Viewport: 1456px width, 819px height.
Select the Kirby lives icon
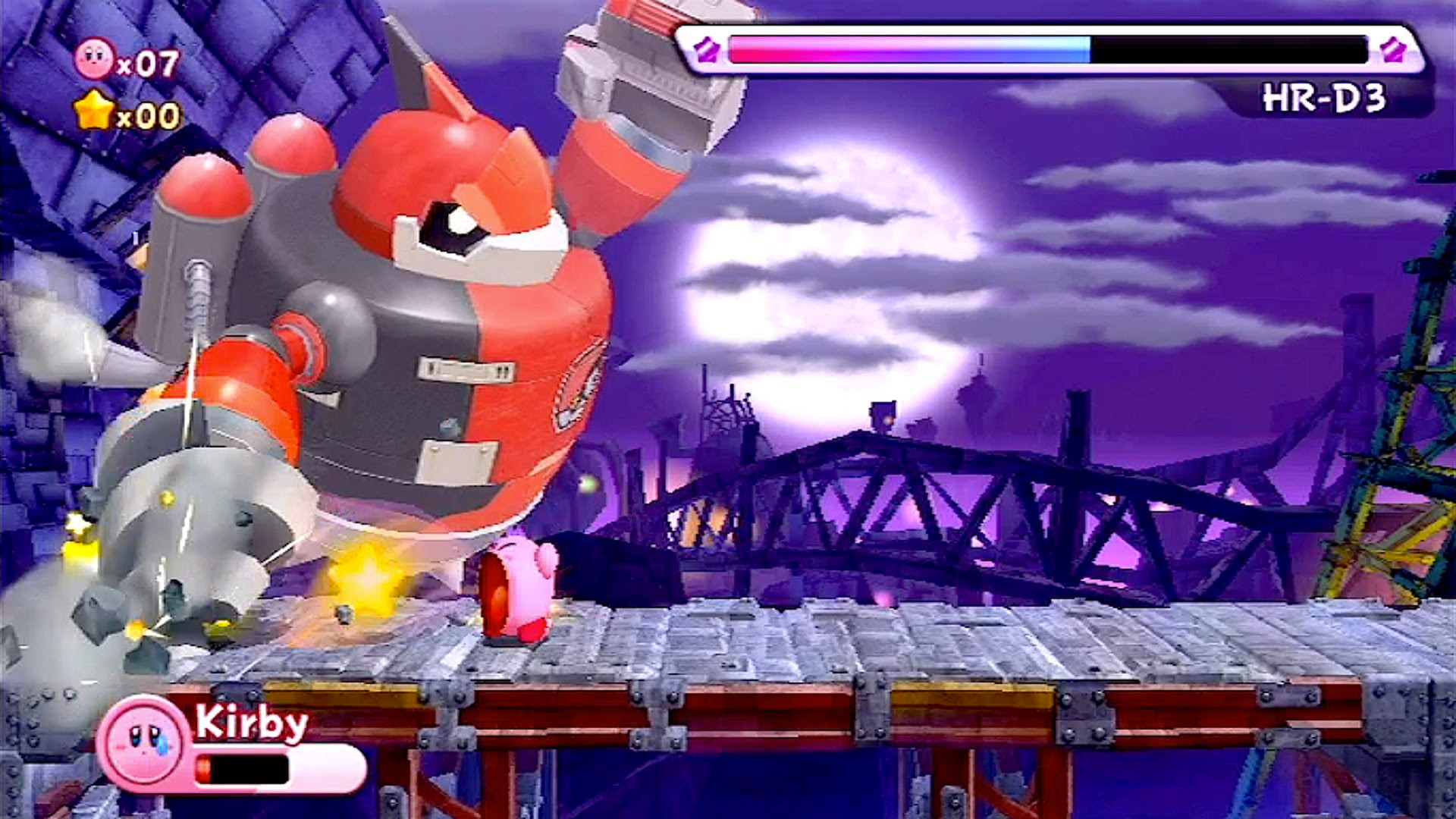pyautogui.click(x=95, y=59)
